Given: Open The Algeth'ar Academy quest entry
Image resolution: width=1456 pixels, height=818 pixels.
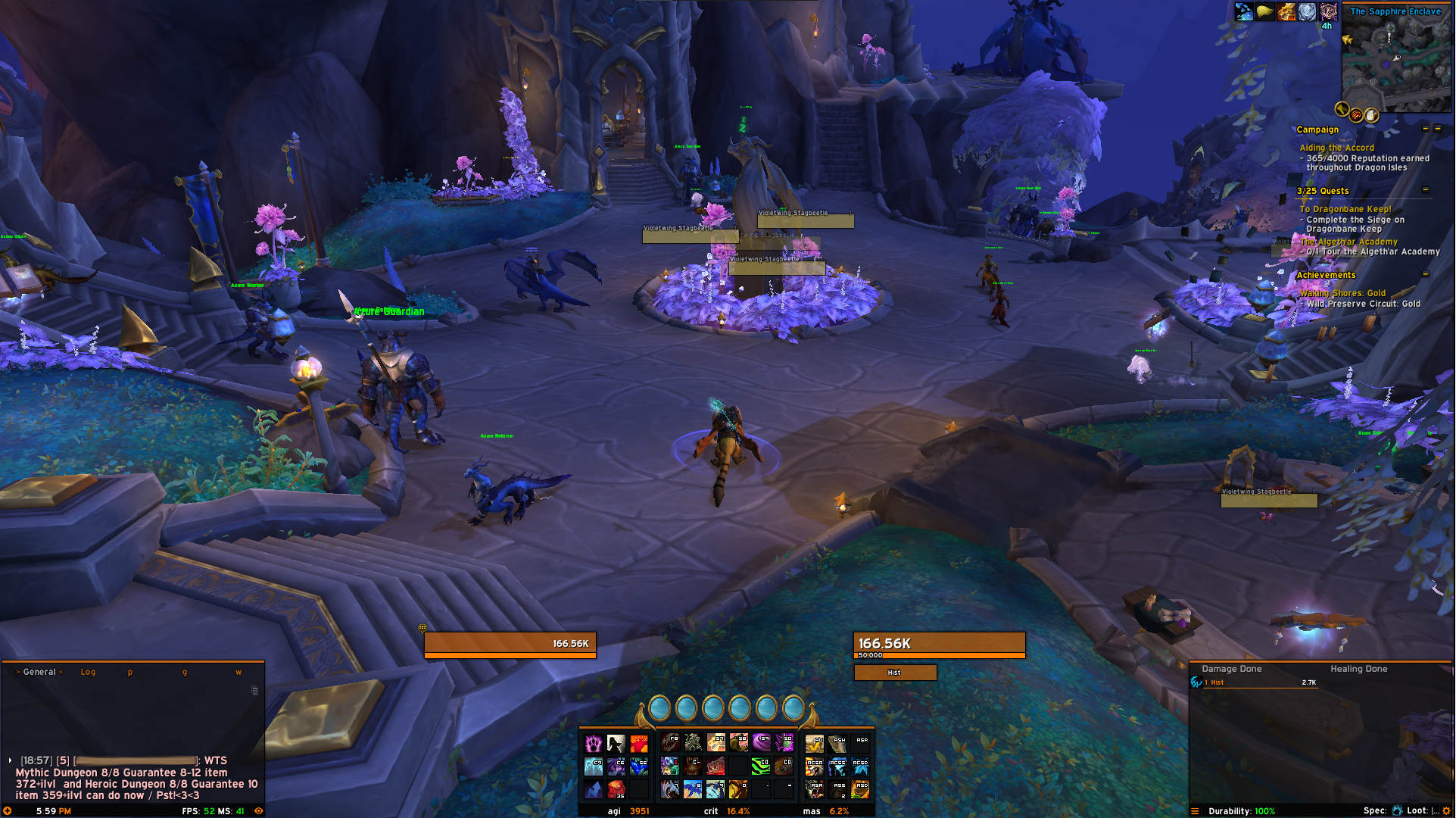Looking at the screenshot, I should [1348, 242].
